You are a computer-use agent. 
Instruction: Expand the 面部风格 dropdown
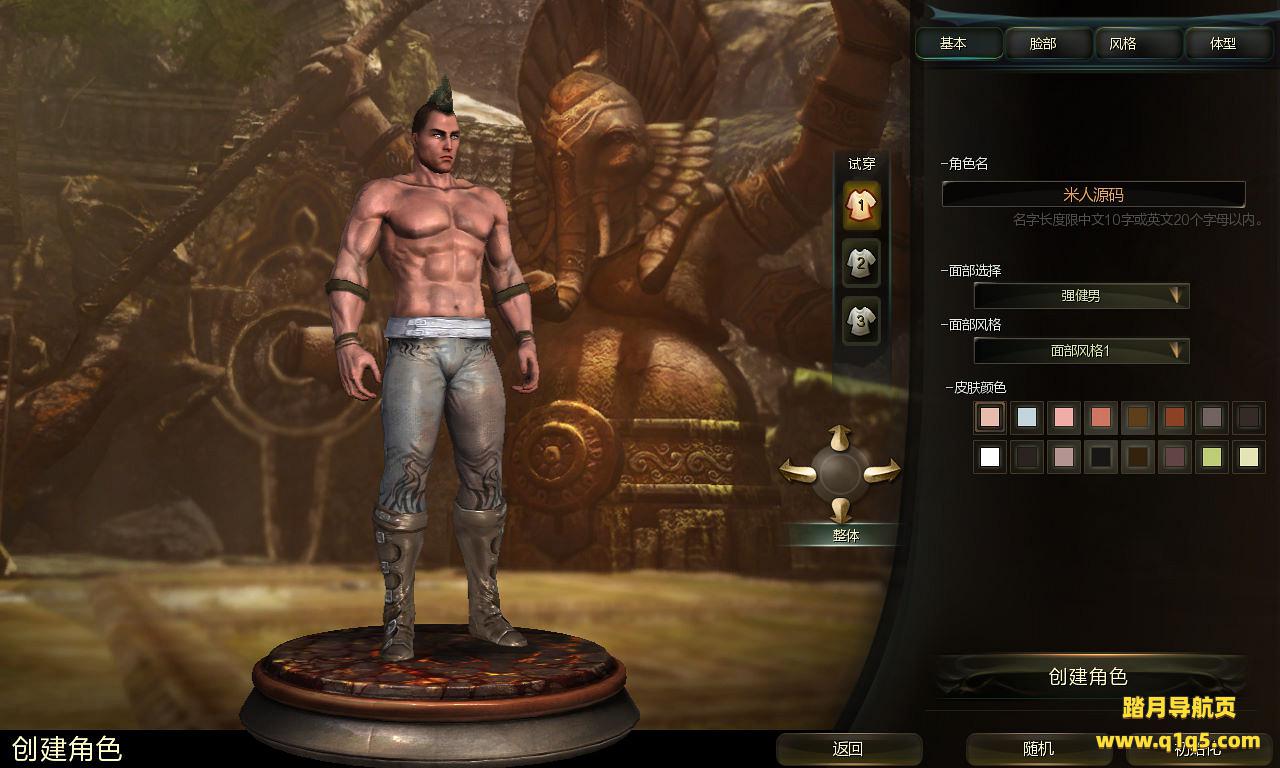[1081, 351]
